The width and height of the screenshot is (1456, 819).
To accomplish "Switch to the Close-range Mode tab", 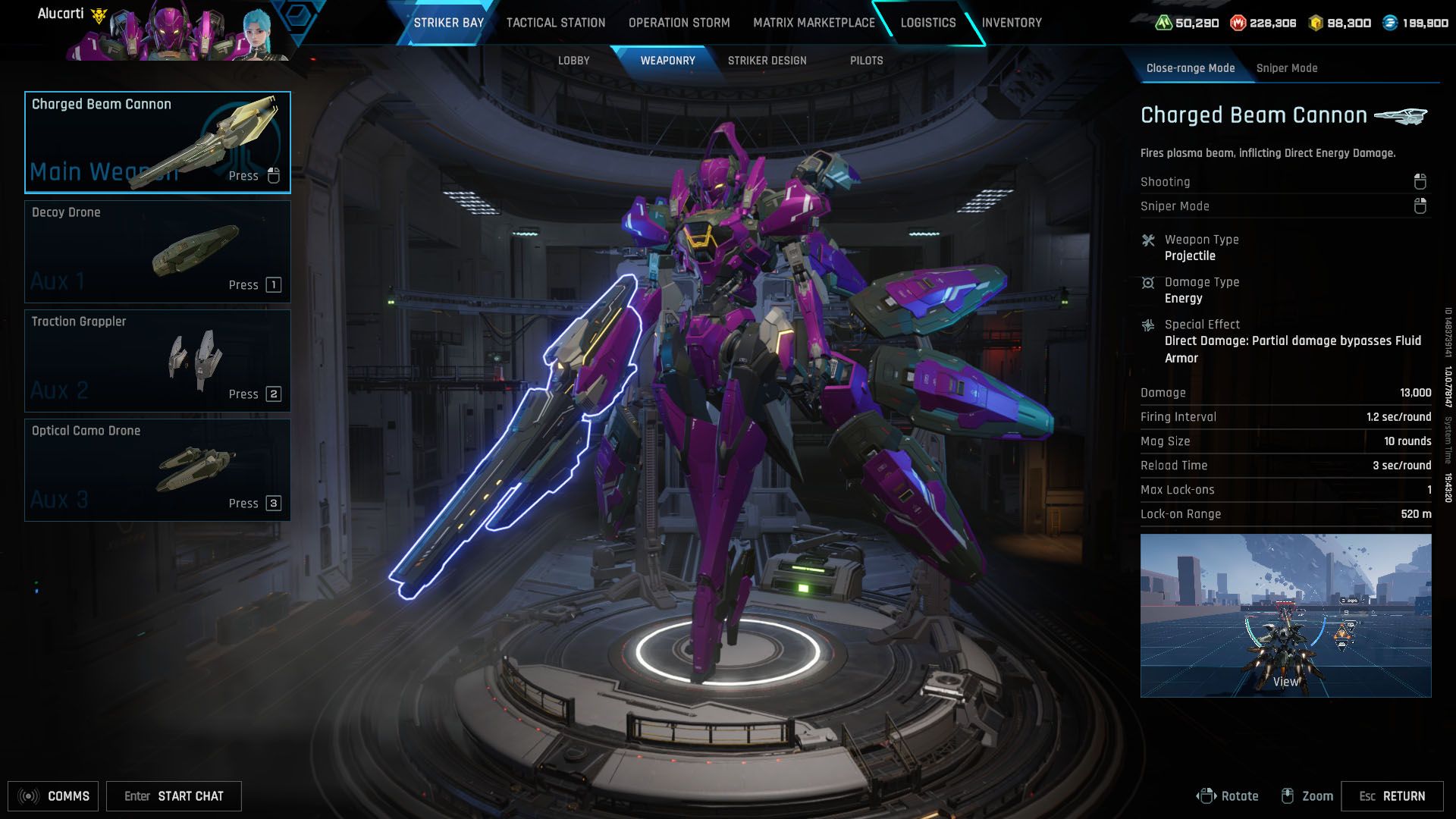I will [x=1191, y=67].
